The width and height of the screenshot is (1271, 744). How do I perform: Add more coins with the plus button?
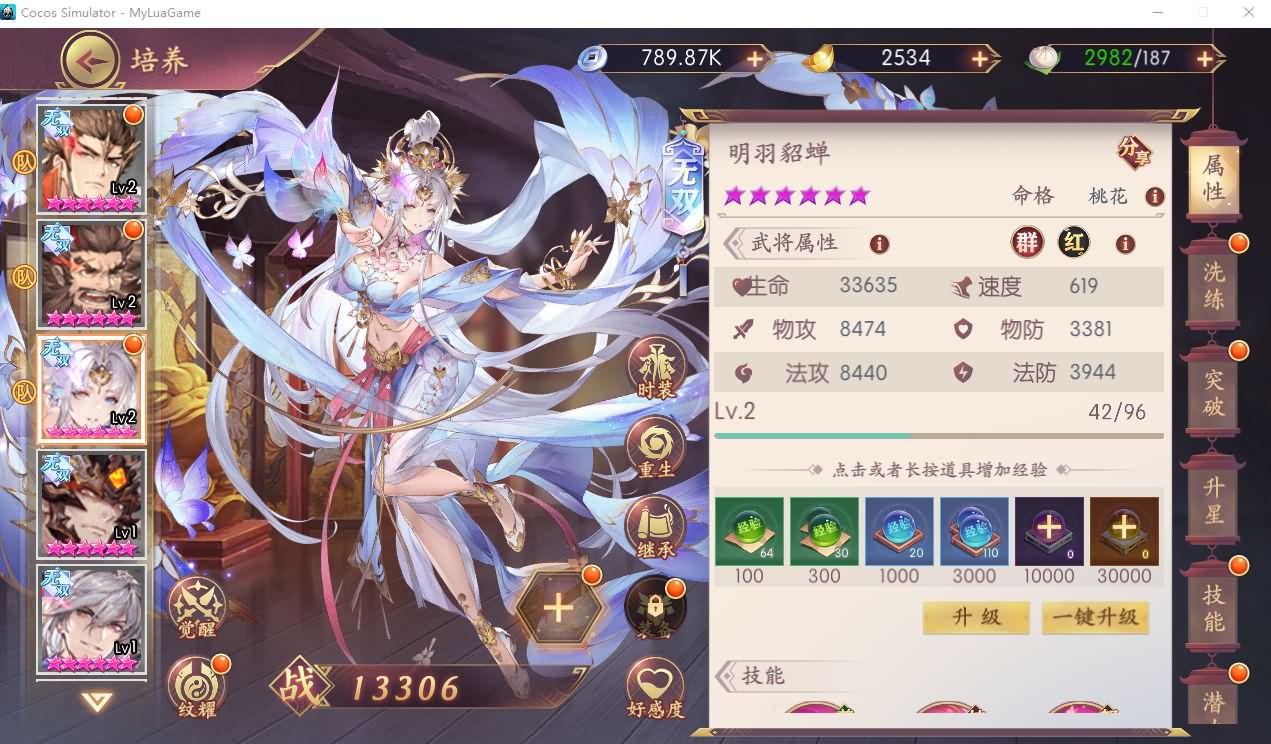pos(754,59)
